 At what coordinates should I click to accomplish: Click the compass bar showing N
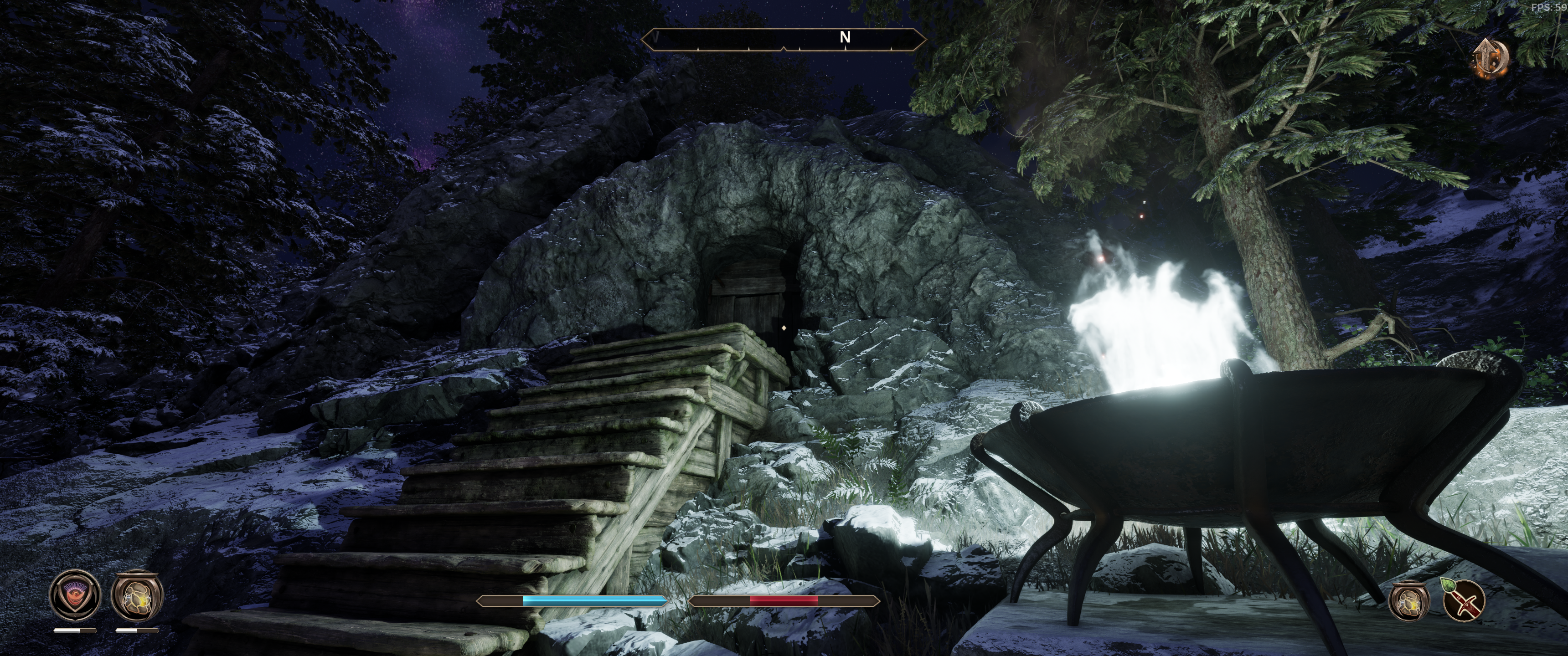coord(784,39)
